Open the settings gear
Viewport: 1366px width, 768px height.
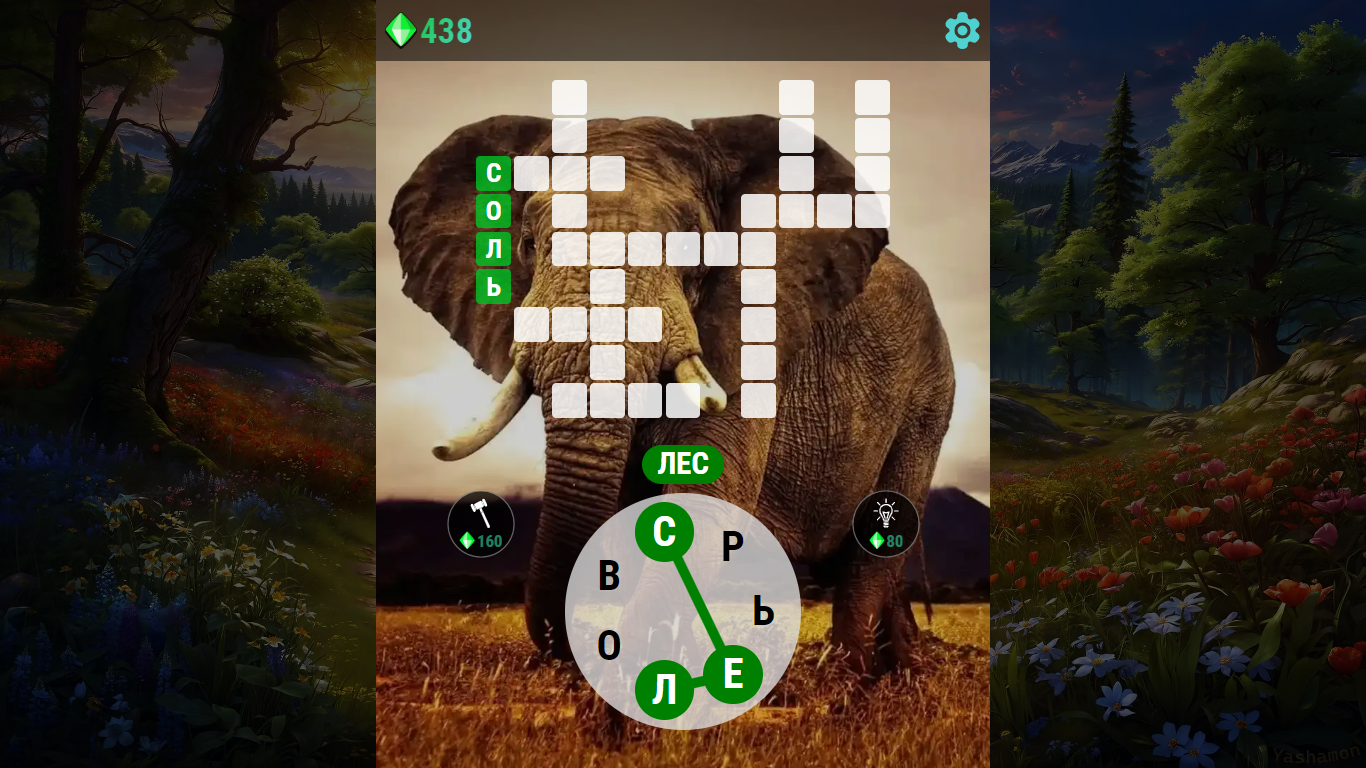(x=960, y=30)
